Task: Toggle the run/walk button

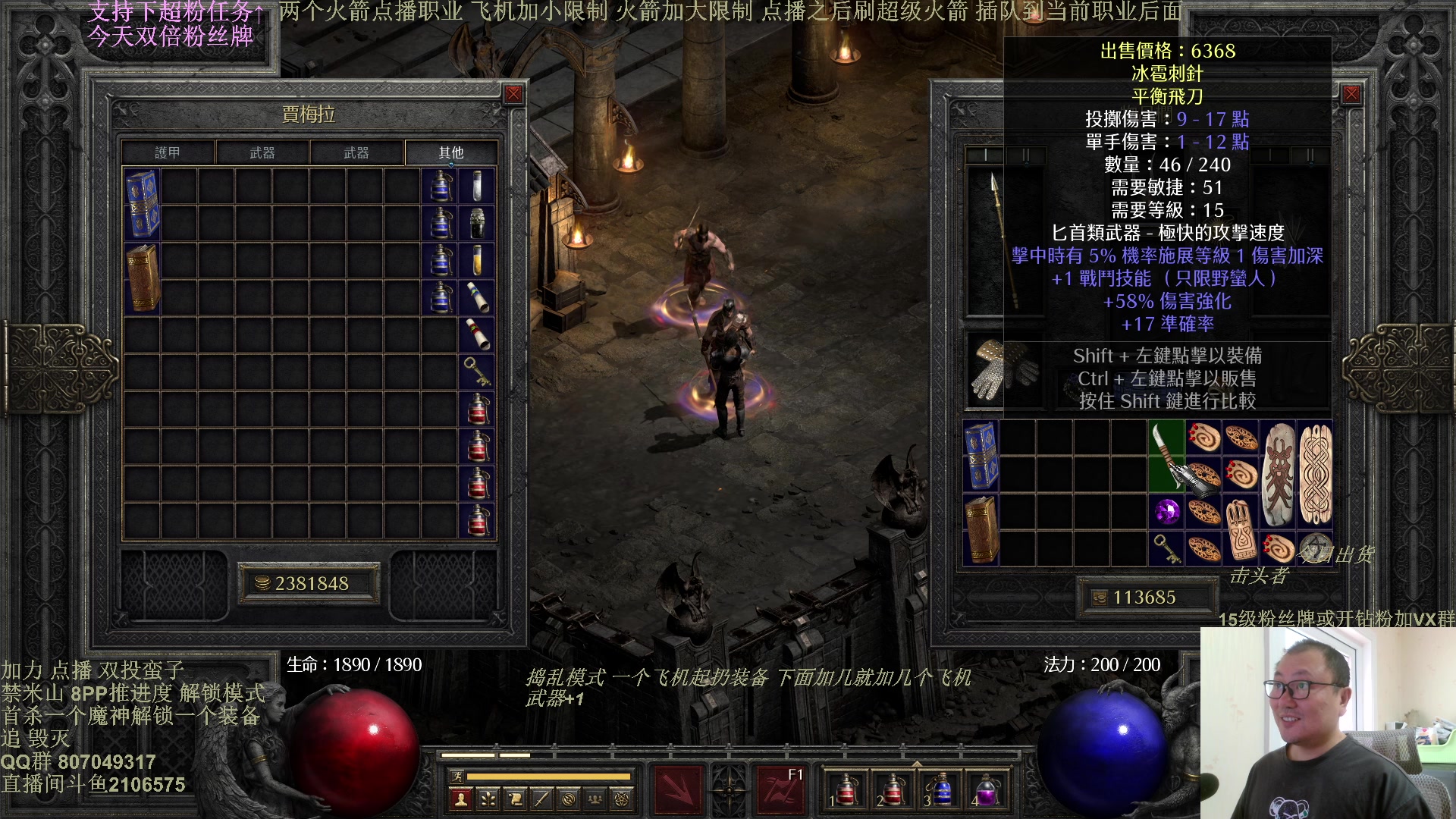Action: coord(457,776)
